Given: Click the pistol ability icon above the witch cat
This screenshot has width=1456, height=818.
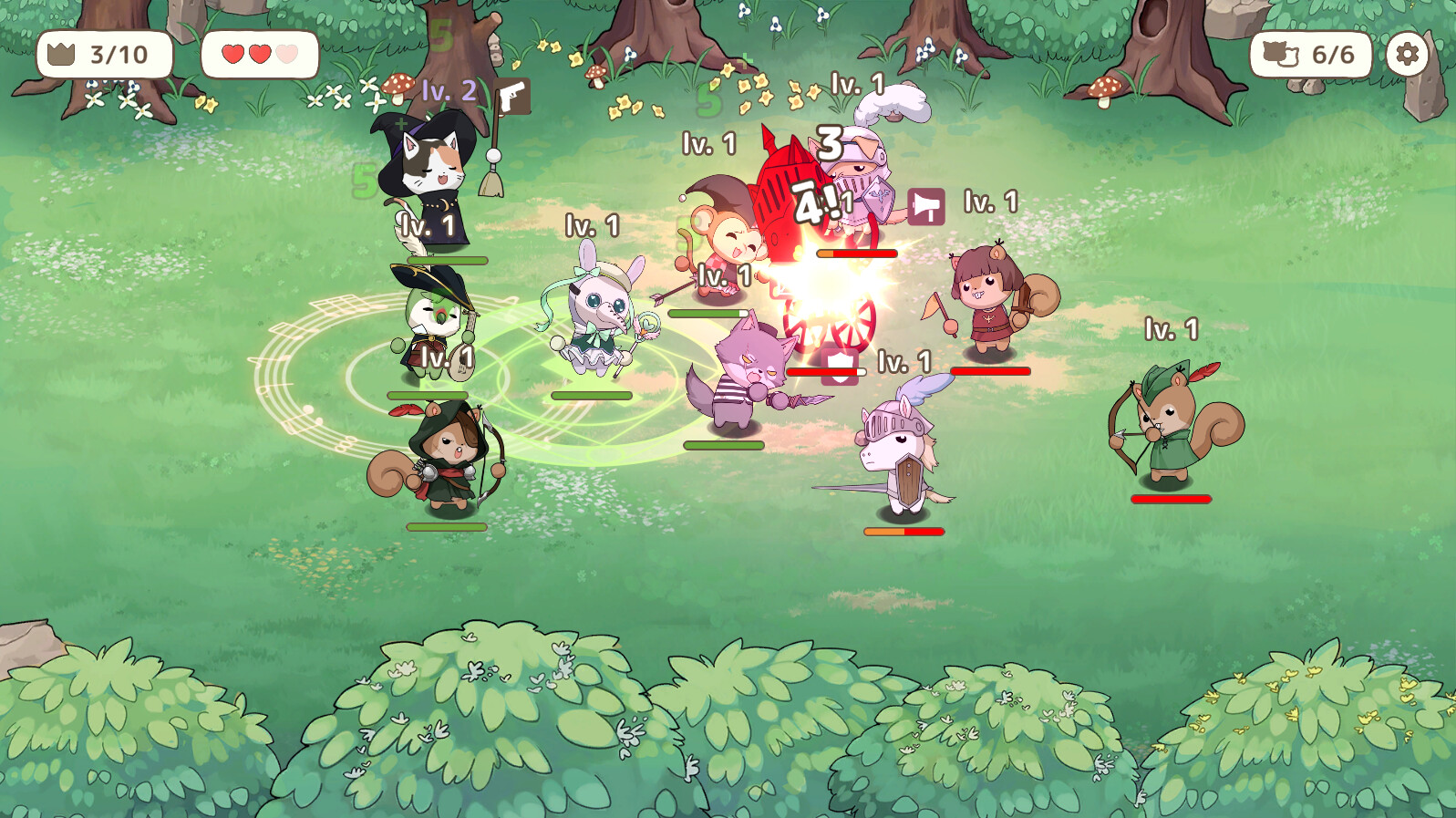Looking at the screenshot, I should [x=514, y=98].
